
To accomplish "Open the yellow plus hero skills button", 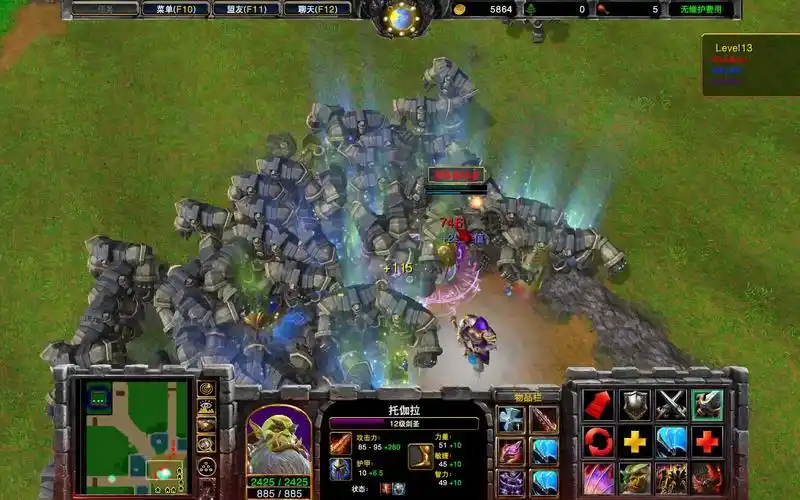I will [635, 441].
